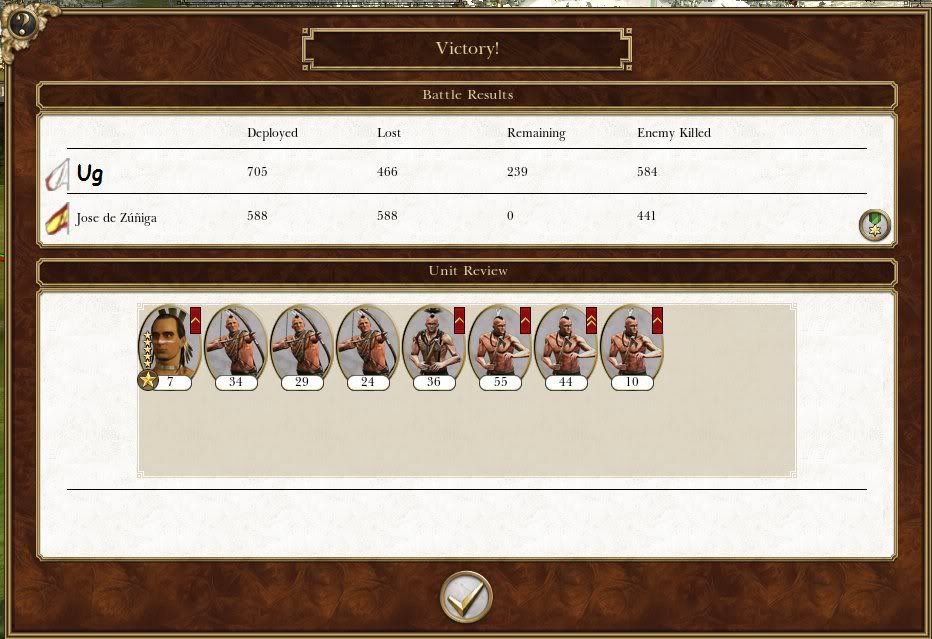Screen dimensions: 932x639
Task: Choose the warrior unit showing 55 remaining
Action: 499,345
